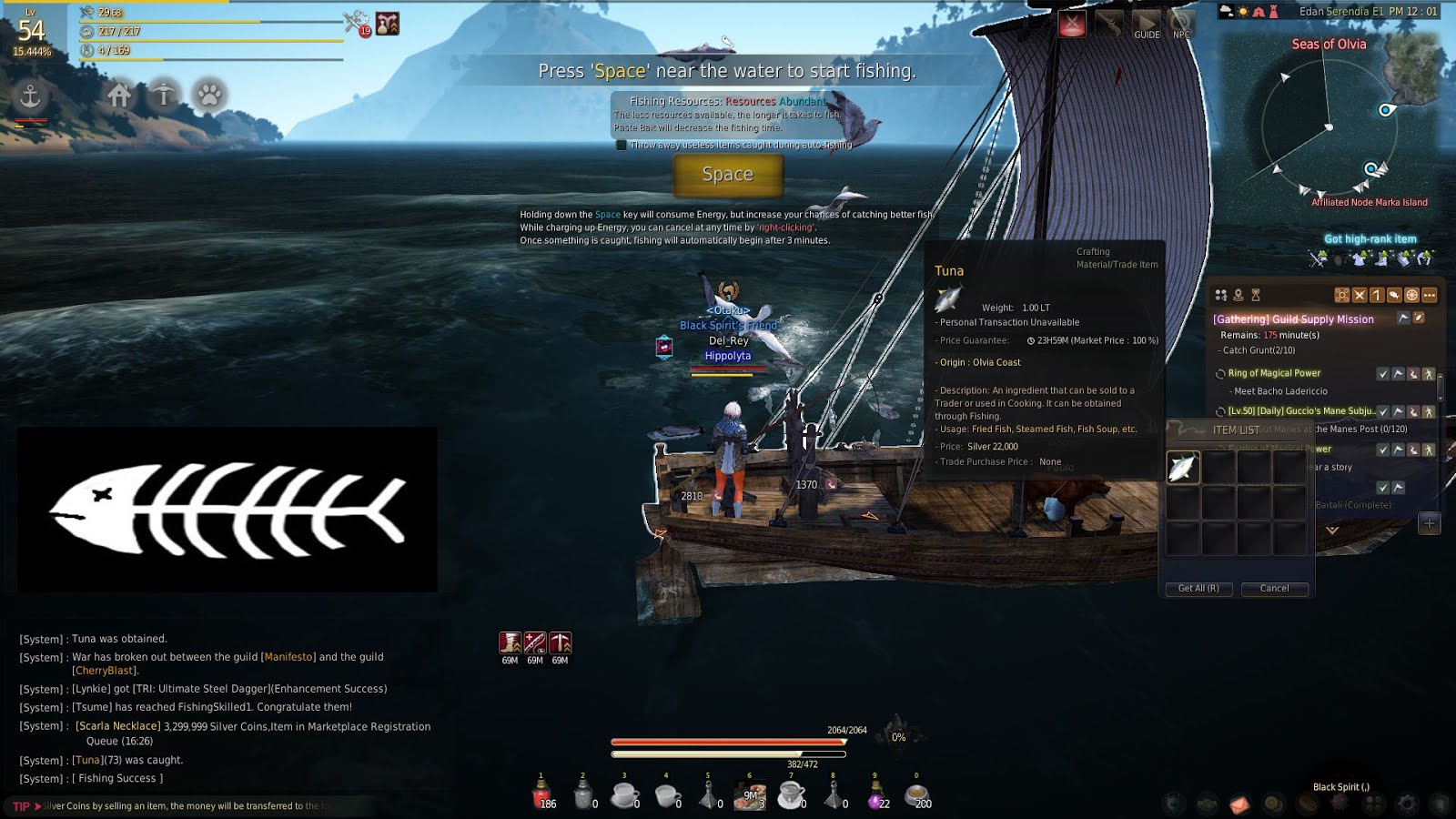Image resolution: width=1456 pixels, height=819 pixels.
Task: Click the anchor icon on the left sidebar
Action: [30, 94]
